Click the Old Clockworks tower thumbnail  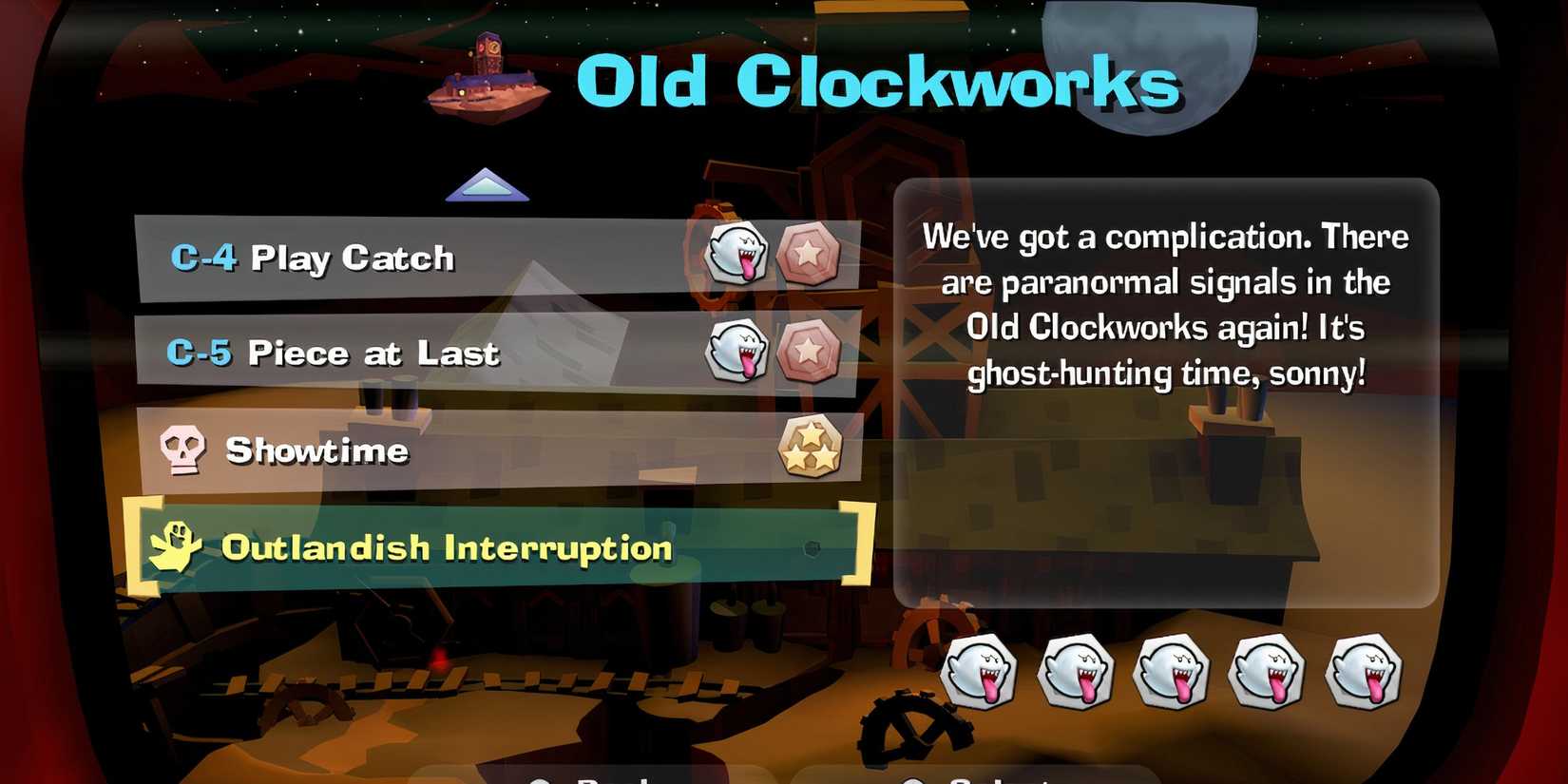click(487, 76)
